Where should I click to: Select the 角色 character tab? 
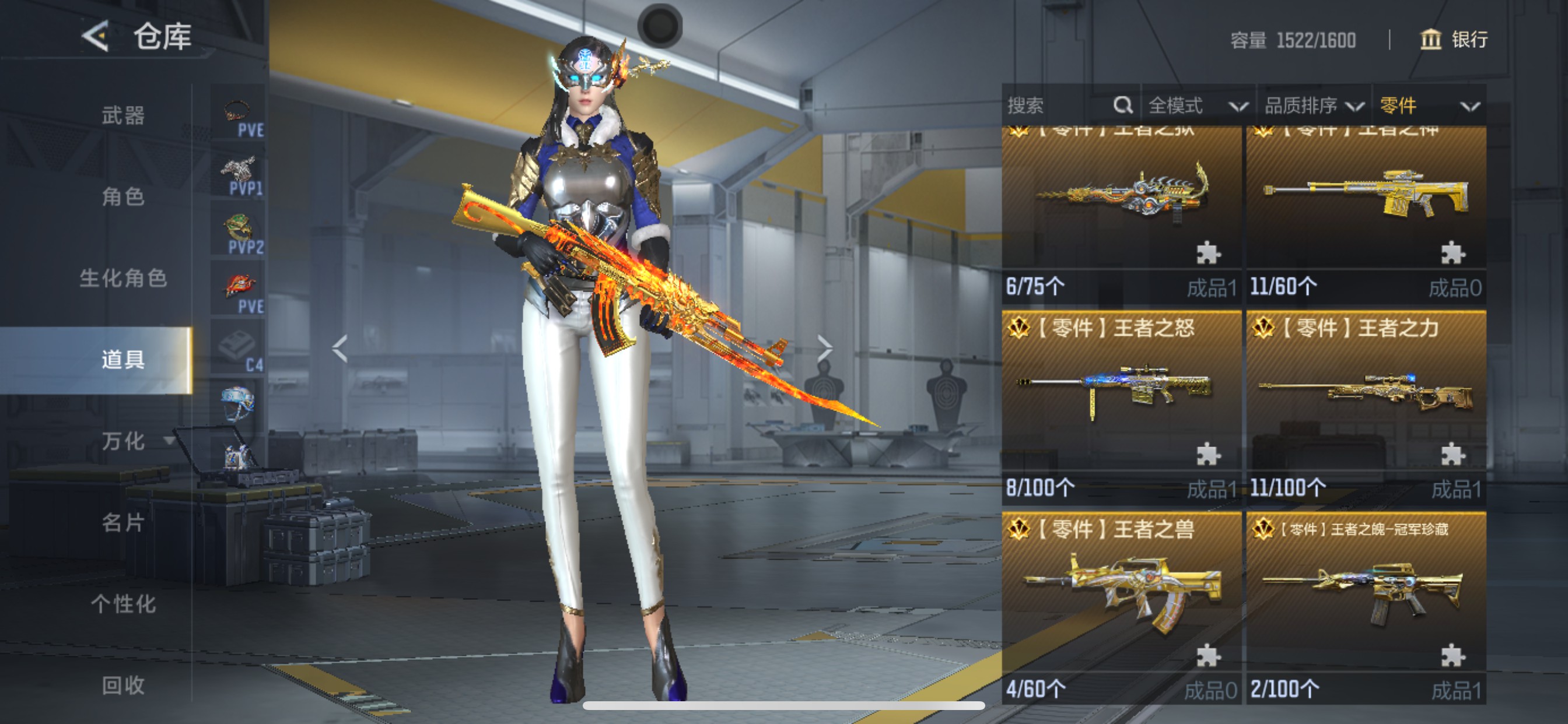pyautogui.click(x=123, y=196)
